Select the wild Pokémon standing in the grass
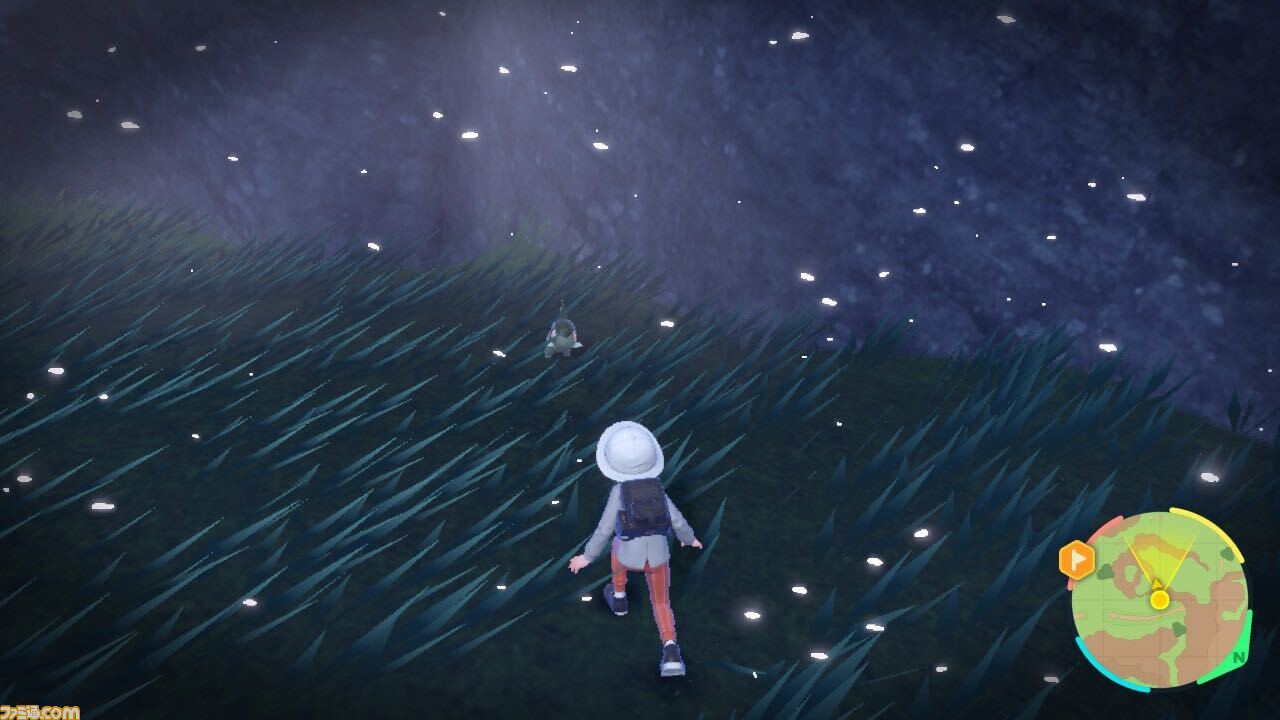 [x=565, y=335]
